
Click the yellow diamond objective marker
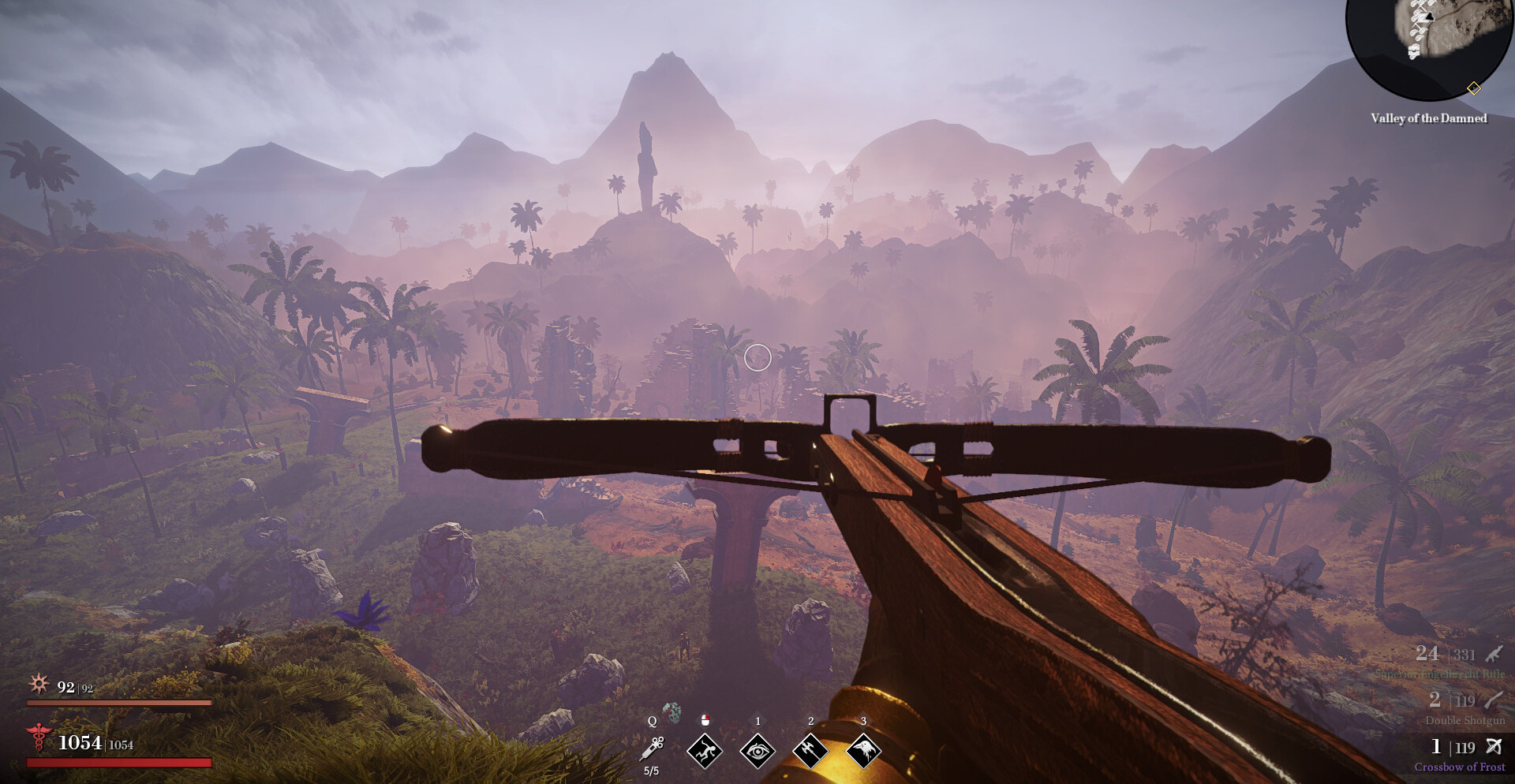coord(1473,88)
